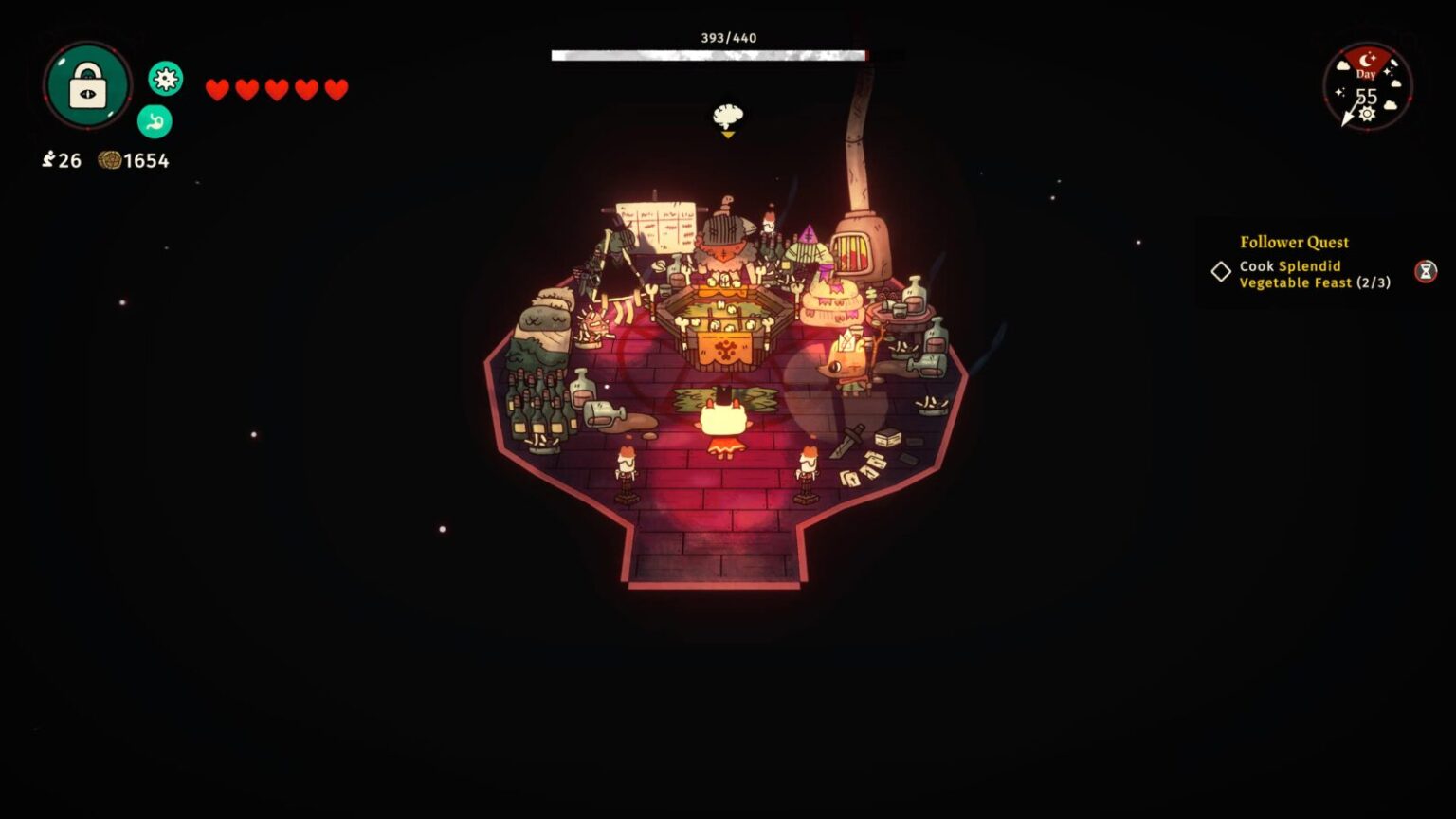Open the Day 55 clock dial
1456x819 pixels.
pyautogui.click(x=1367, y=87)
